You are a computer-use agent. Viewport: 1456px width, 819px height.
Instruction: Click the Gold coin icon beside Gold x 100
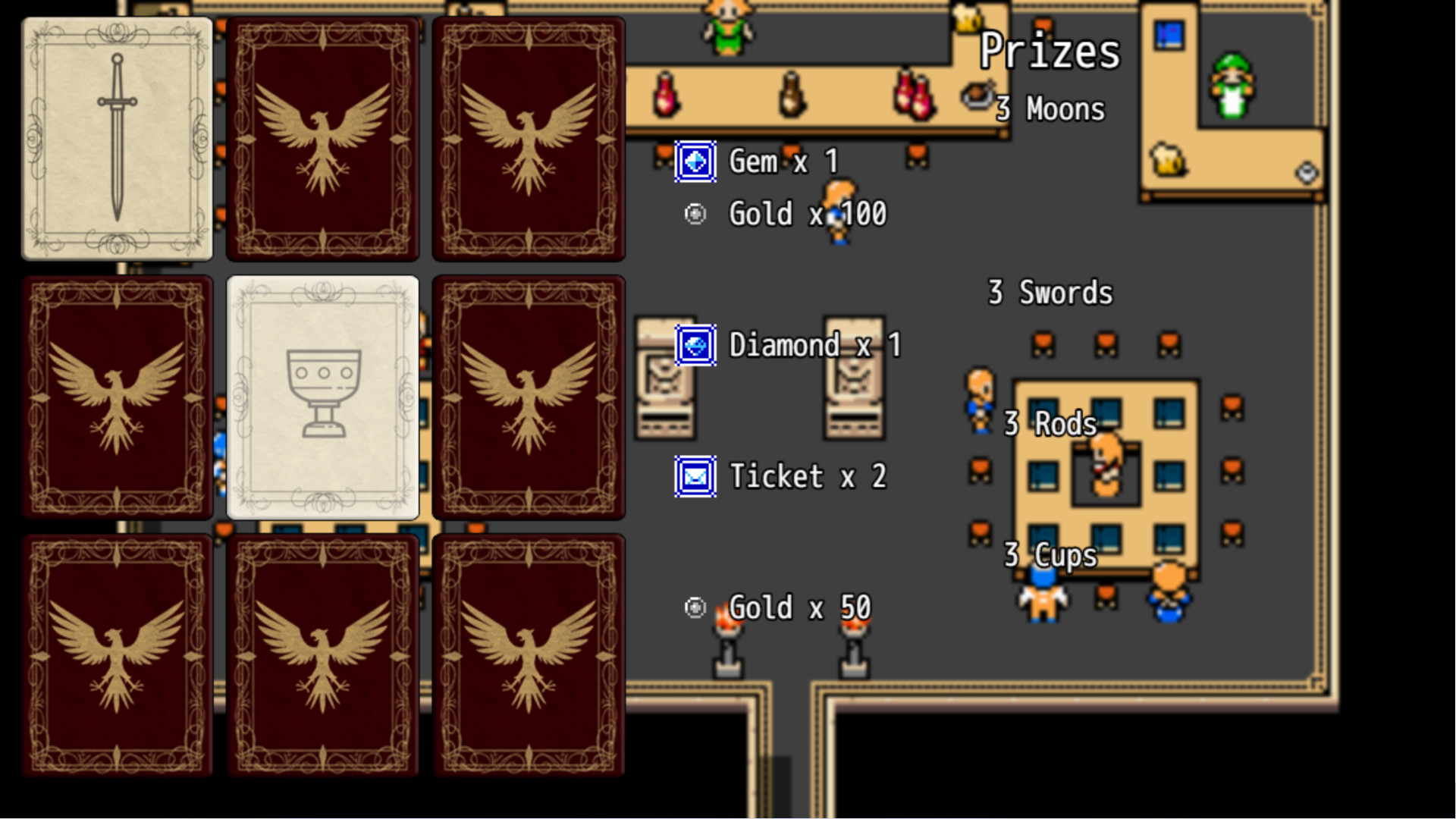click(x=695, y=214)
